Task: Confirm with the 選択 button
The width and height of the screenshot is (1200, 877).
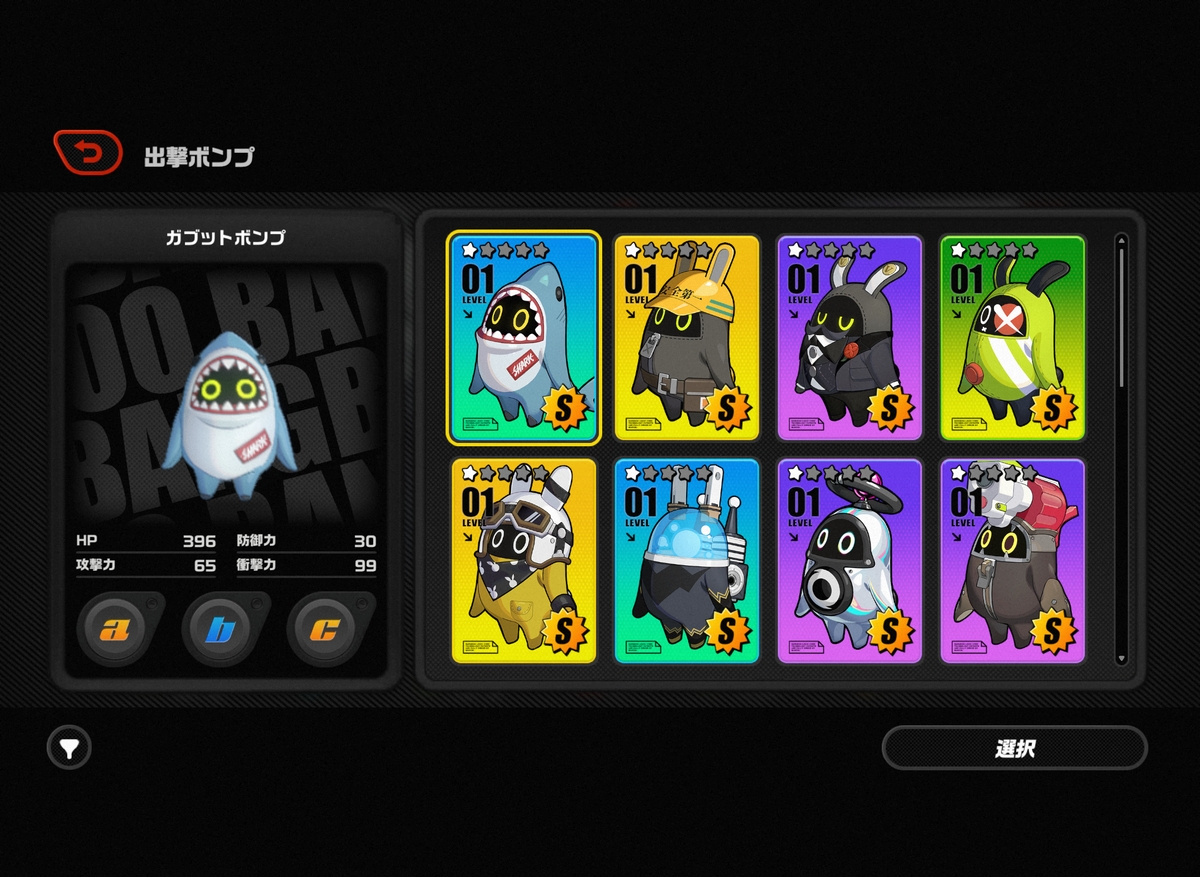Action: tap(1014, 748)
